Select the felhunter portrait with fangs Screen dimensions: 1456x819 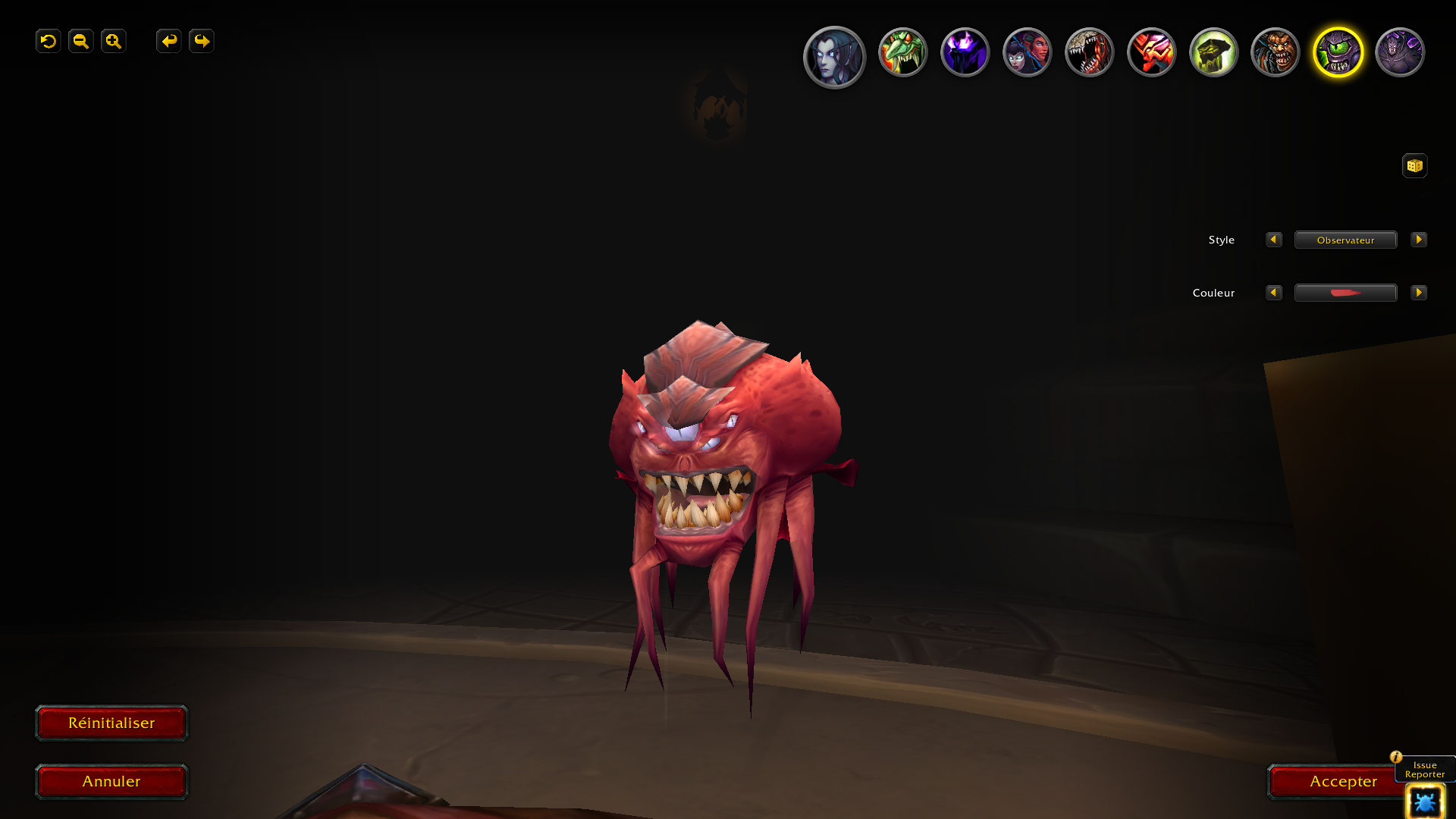[1089, 52]
